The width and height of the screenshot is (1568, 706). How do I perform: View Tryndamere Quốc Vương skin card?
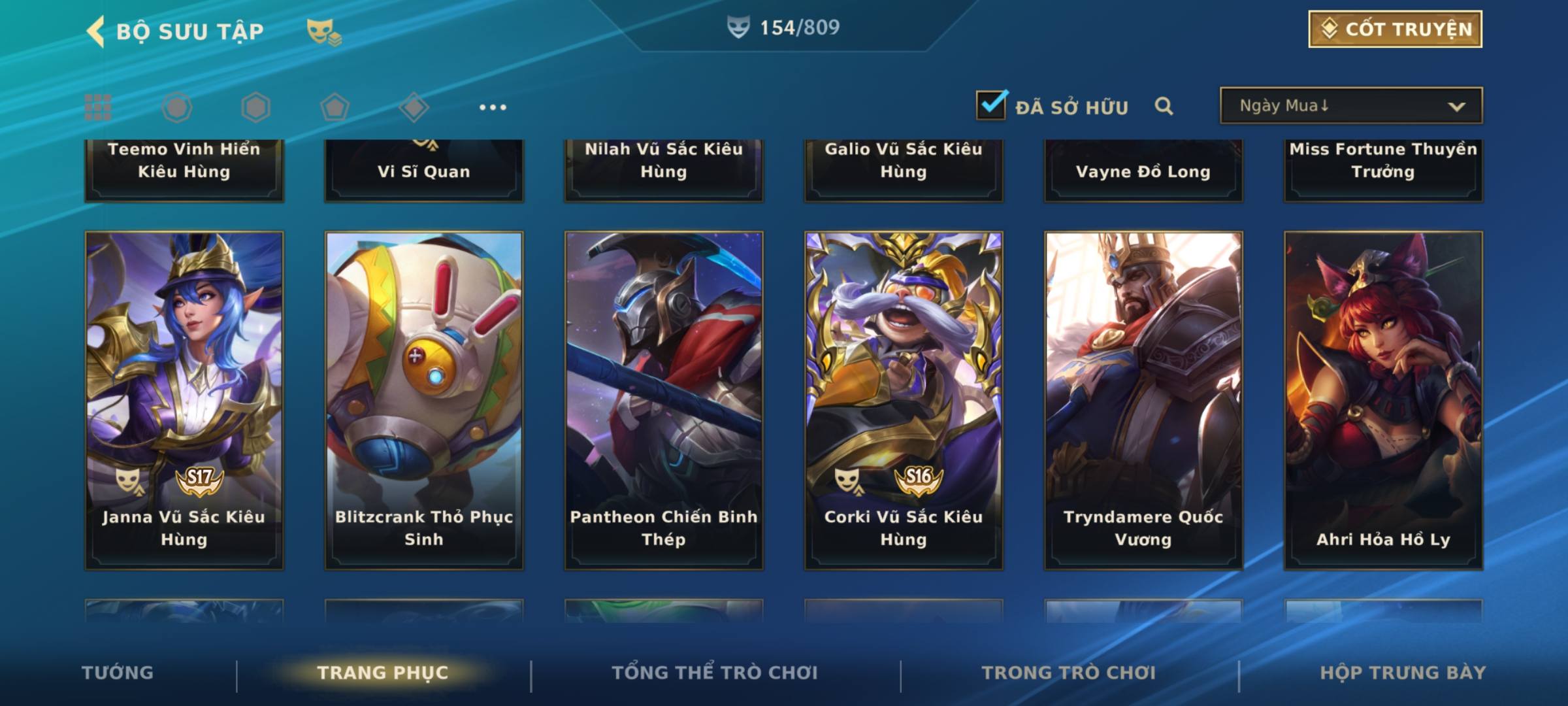(1143, 400)
